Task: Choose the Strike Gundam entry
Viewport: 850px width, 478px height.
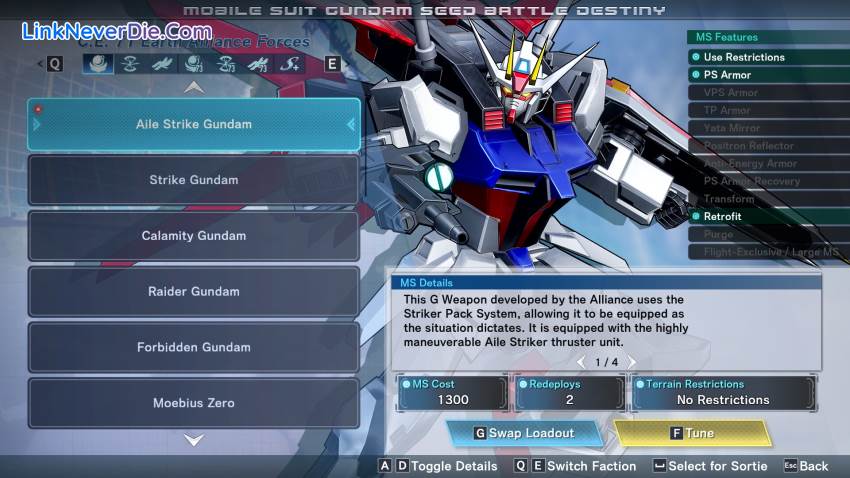Action: tap(193, 180)
